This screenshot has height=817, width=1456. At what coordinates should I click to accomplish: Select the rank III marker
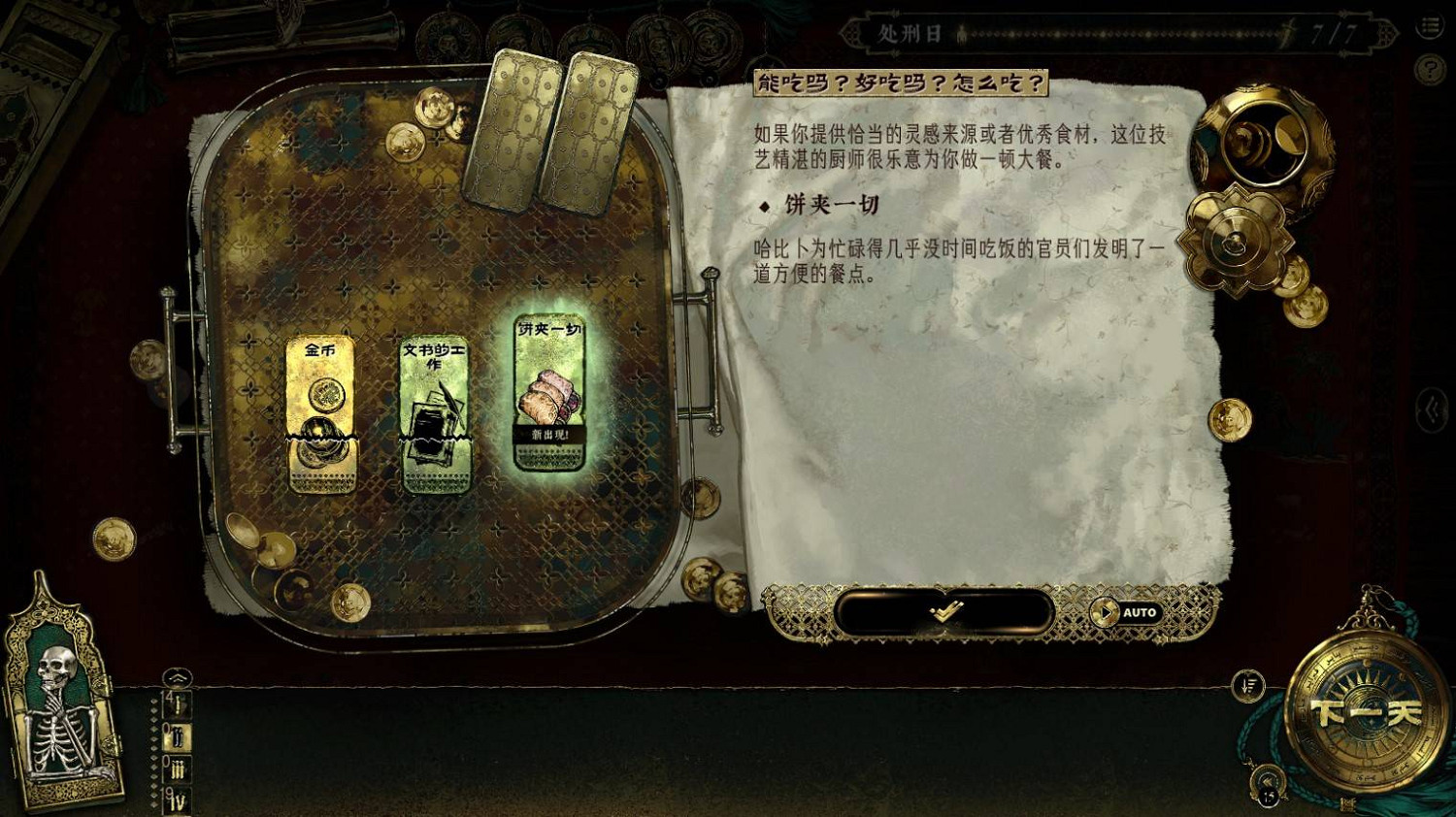click(x=178, y=768)
